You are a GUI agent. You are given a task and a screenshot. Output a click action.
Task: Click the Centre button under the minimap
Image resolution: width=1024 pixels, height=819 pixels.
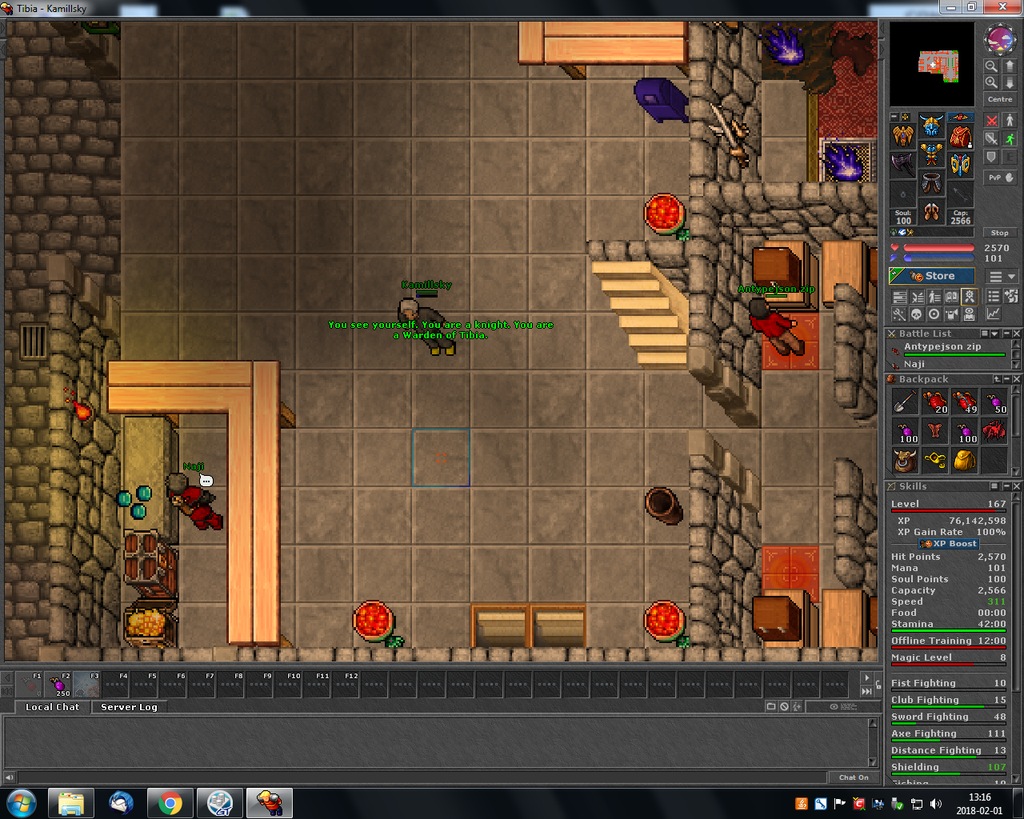coord(1000,99)
